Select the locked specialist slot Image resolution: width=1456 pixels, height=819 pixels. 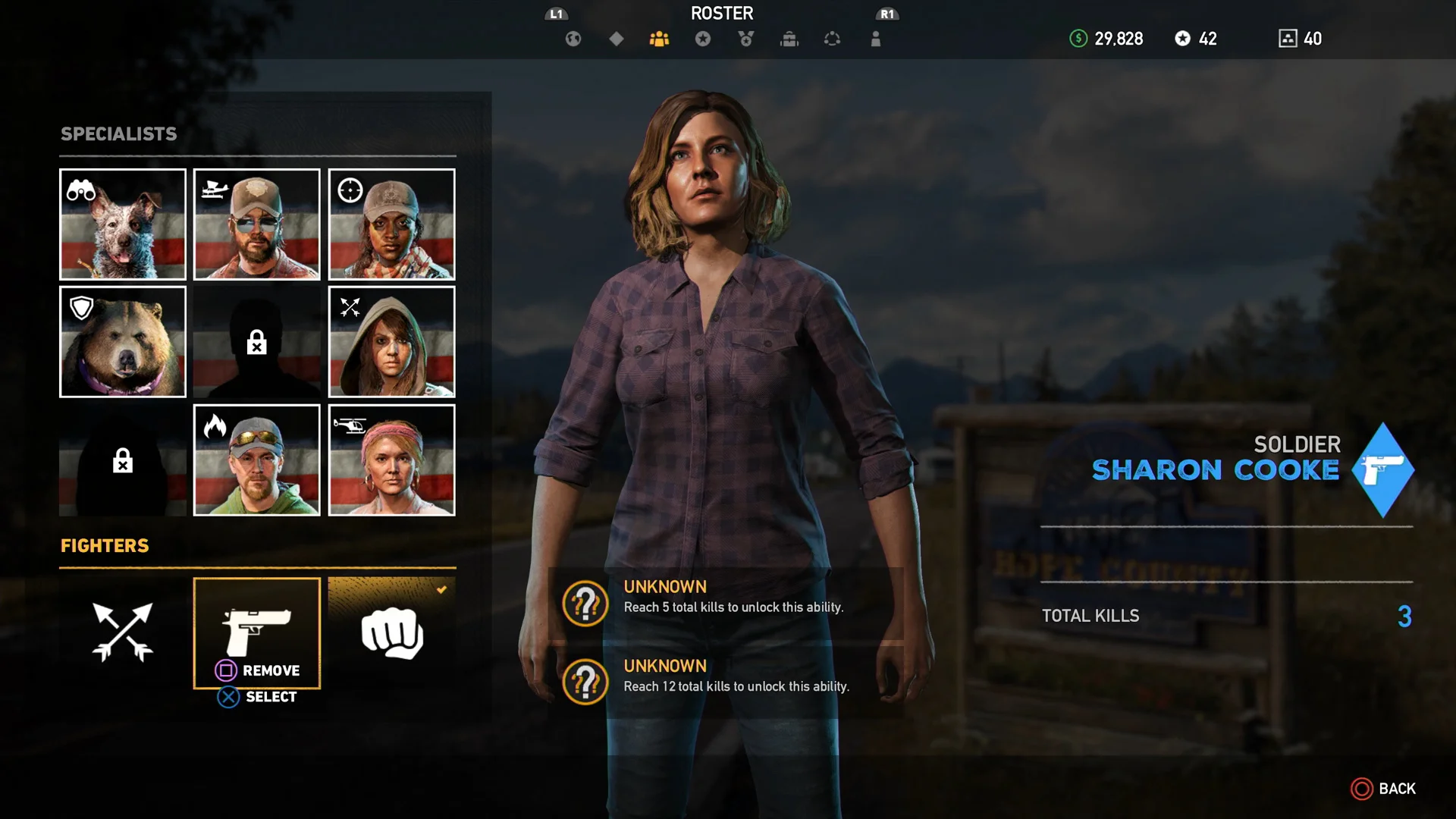coord(257,342)
